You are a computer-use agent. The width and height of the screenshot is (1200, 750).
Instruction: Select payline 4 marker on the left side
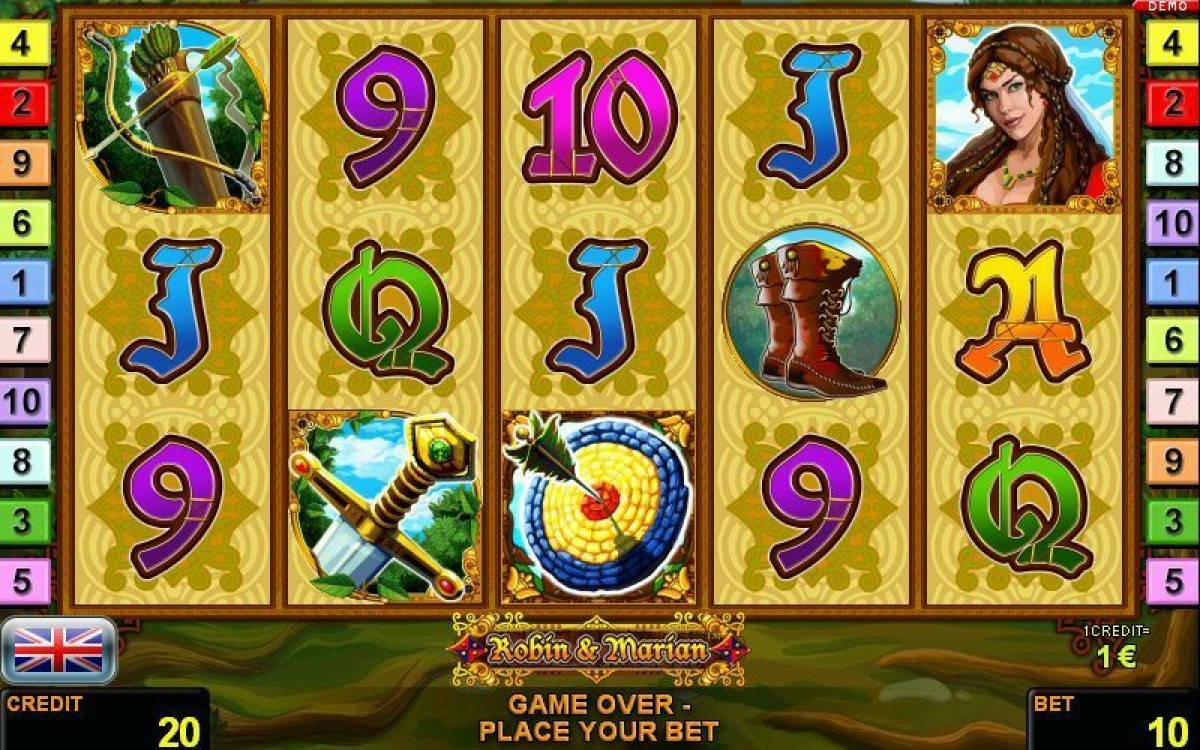(x=24, y=46)
